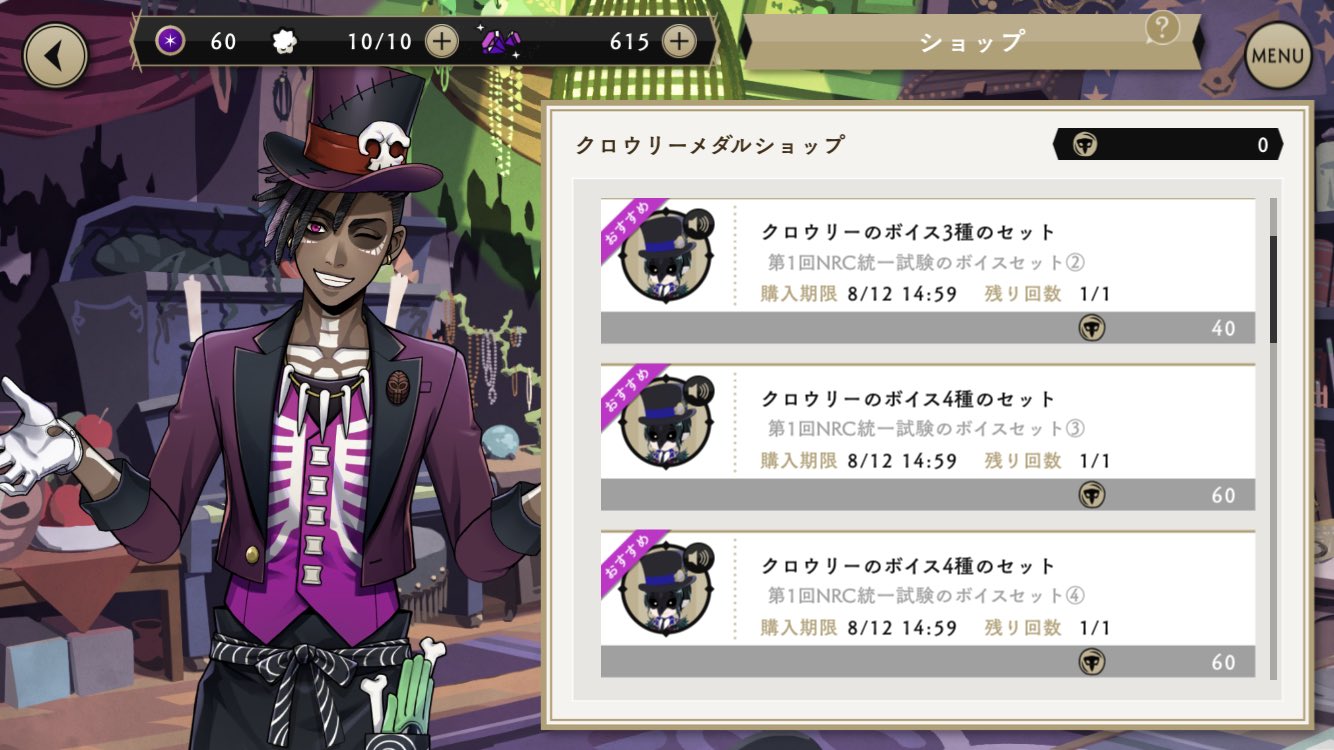Purchase voice set ④ for 60 medals
This screenshot has width=1334, height=750.
(x=925, y=661)
